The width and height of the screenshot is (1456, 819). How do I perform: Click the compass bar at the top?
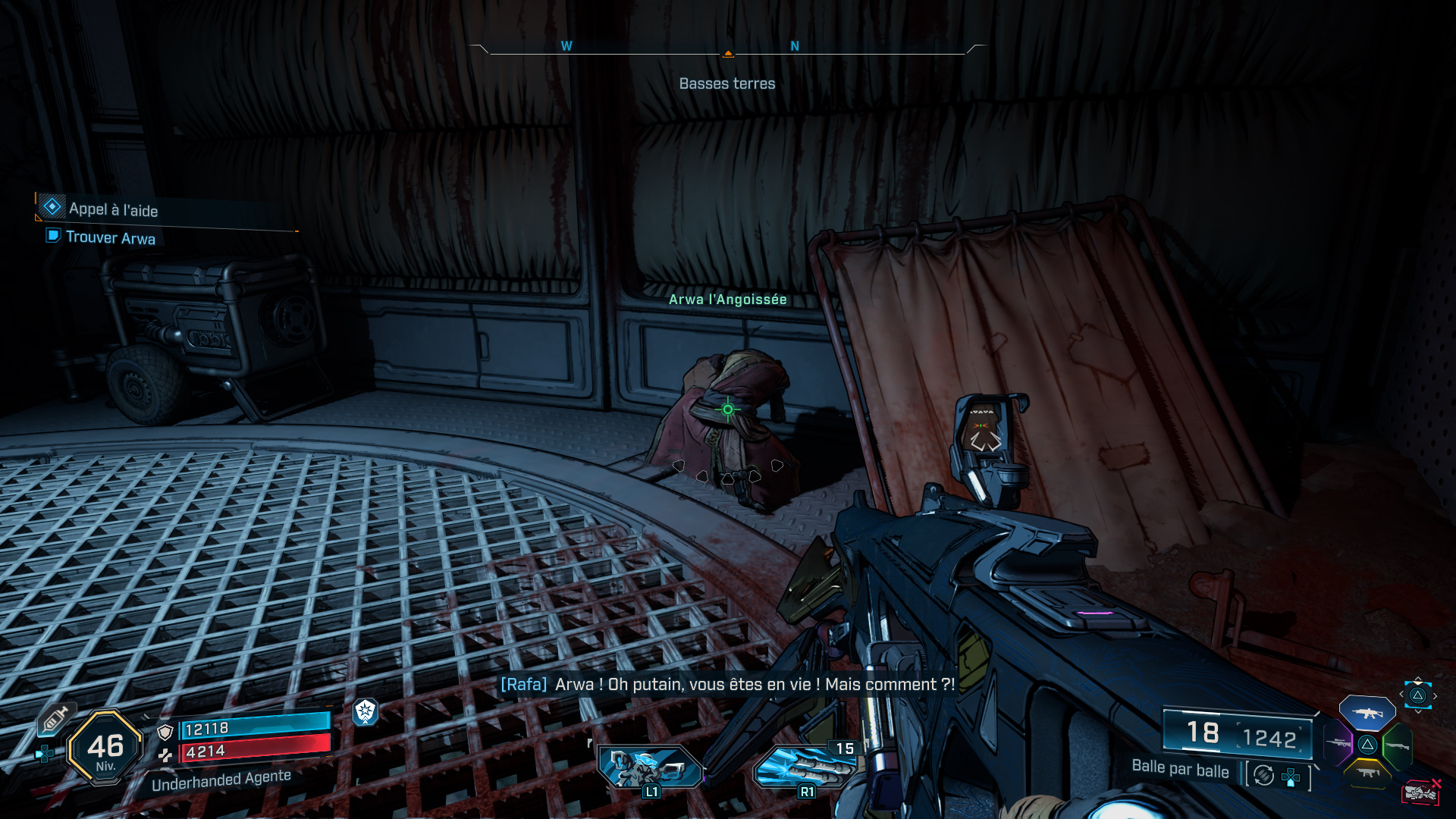[x=727, y=50]
